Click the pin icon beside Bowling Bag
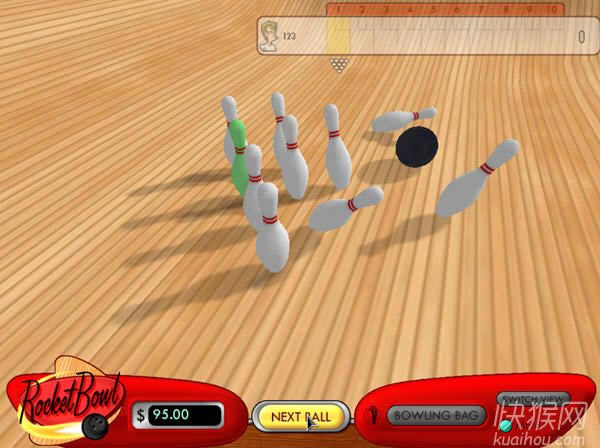The height and width of the screenshot is (448, 600). (x=372, y=415)
